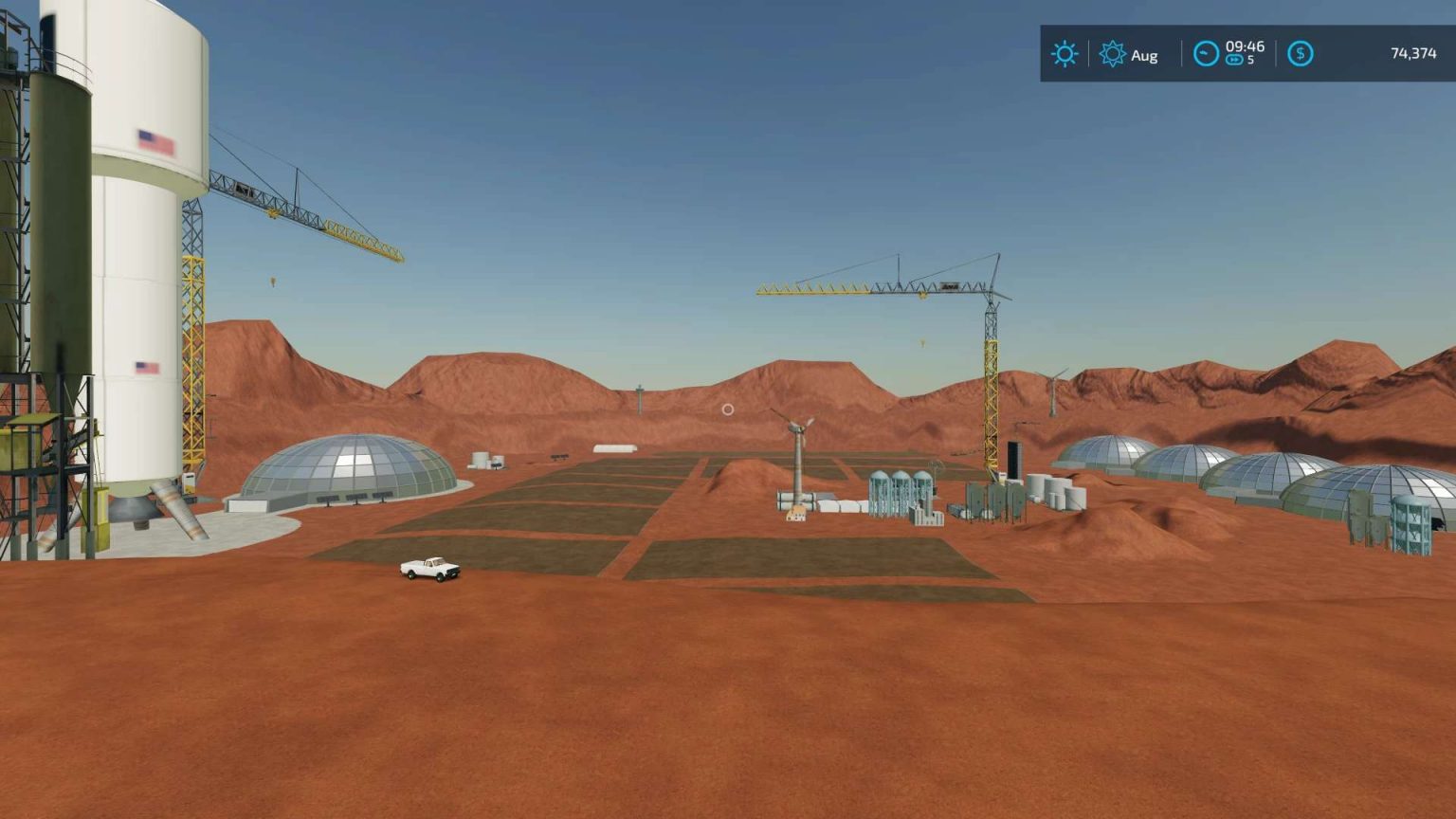Select the August season icon

pyautogui.click(x=1111, y=54)
